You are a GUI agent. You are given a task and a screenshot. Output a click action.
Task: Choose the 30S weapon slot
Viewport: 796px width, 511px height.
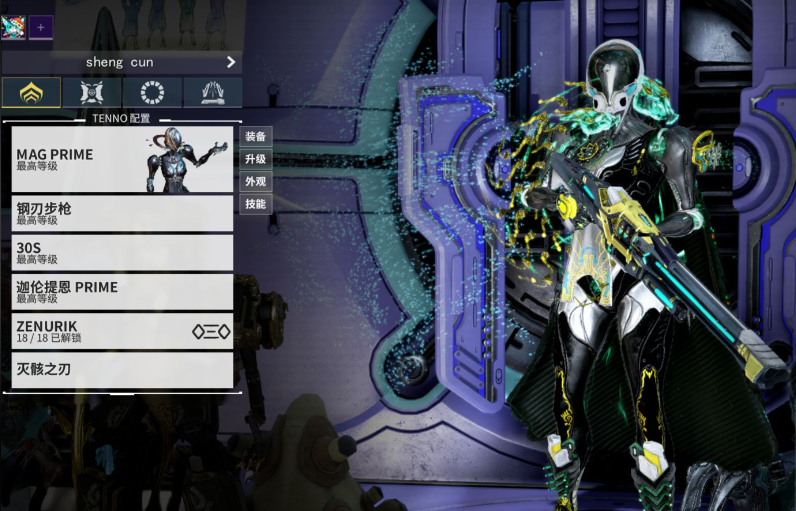(122, 252)
